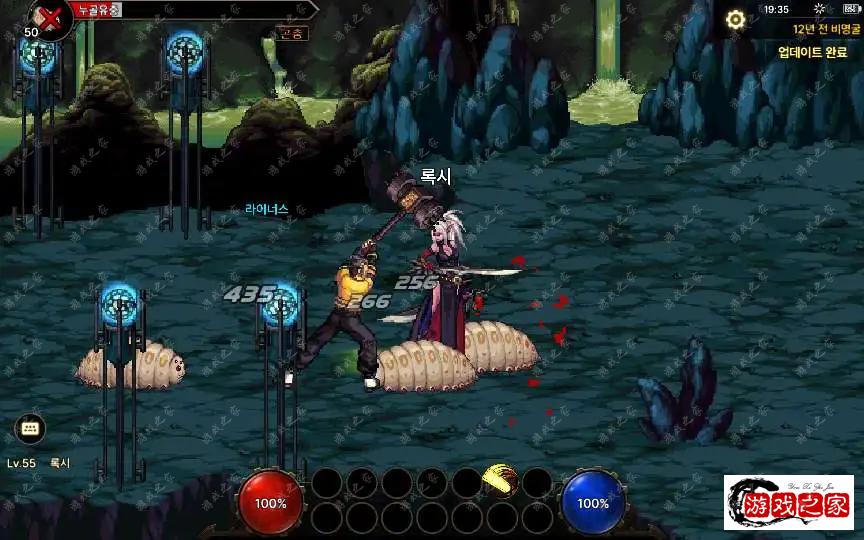Click the 游戏之家 site logo

pos(789,502)
